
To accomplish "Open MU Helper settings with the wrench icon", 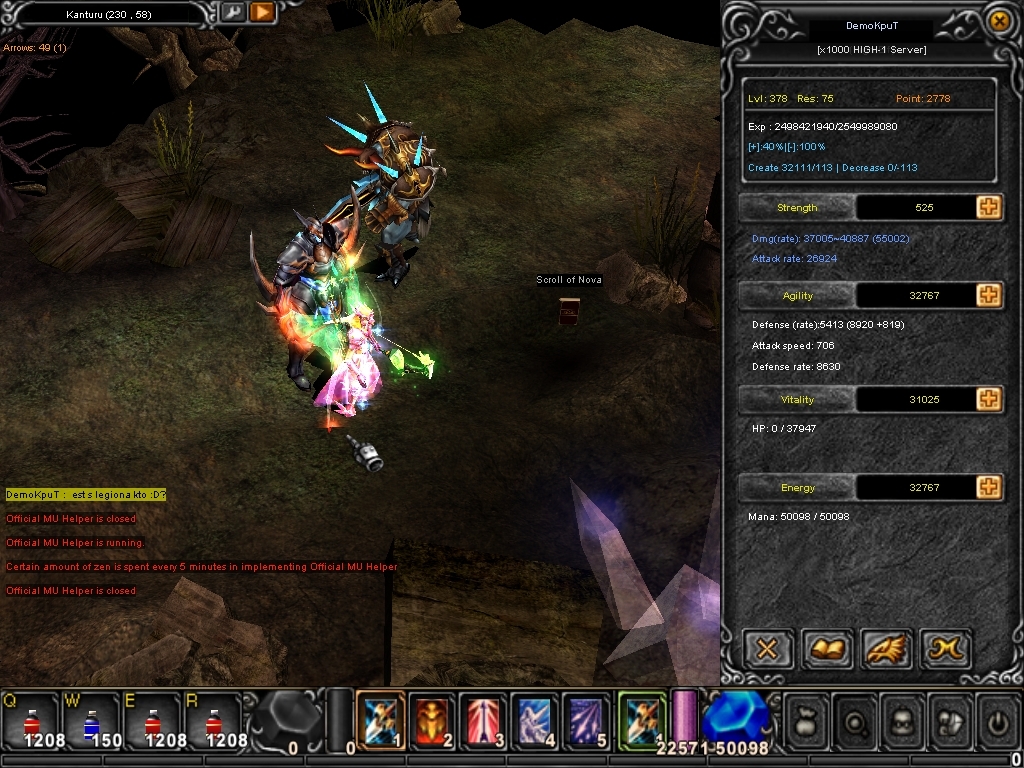I will [x=232, y=13].
